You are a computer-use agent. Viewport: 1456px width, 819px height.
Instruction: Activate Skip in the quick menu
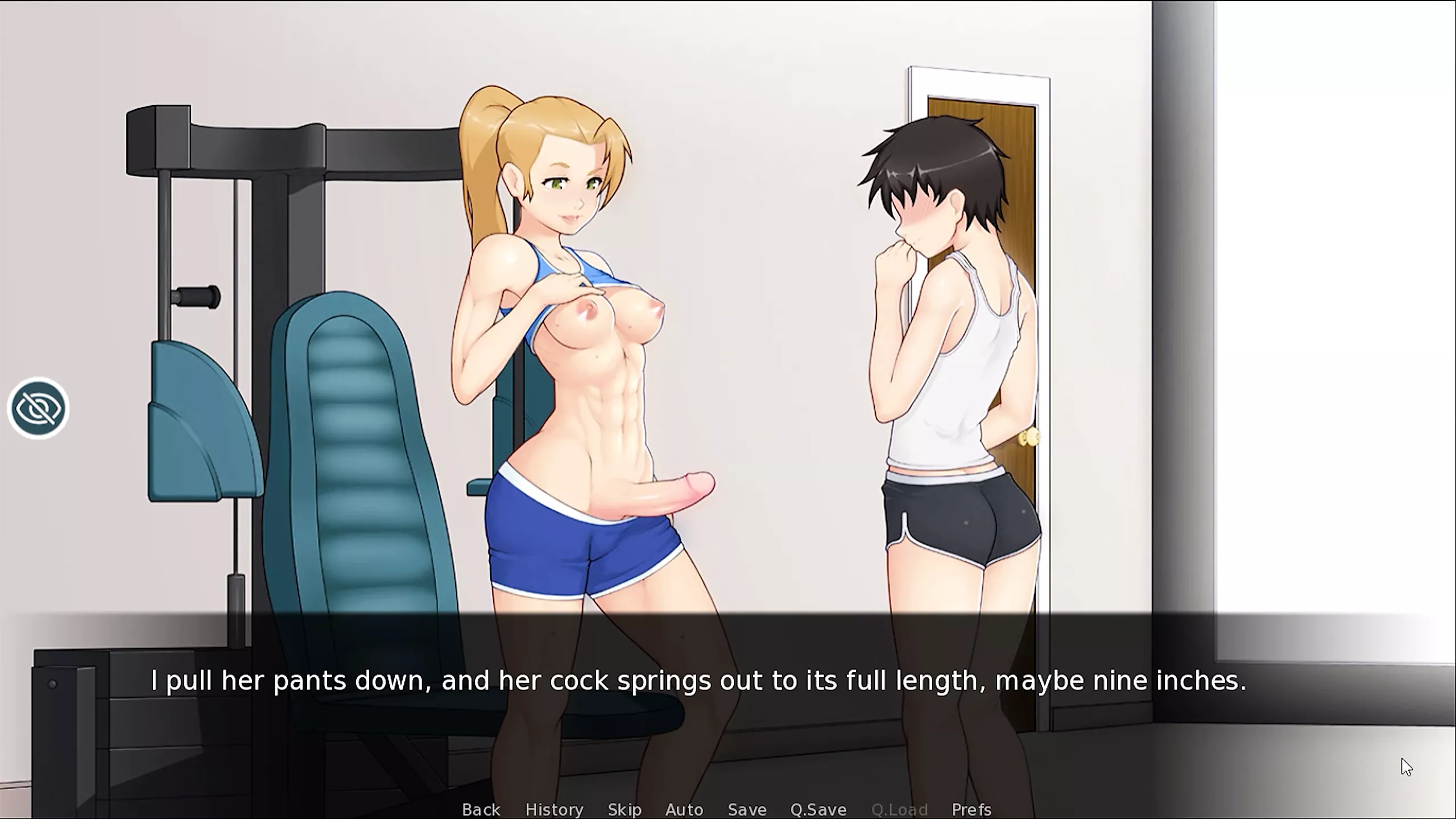624,809
